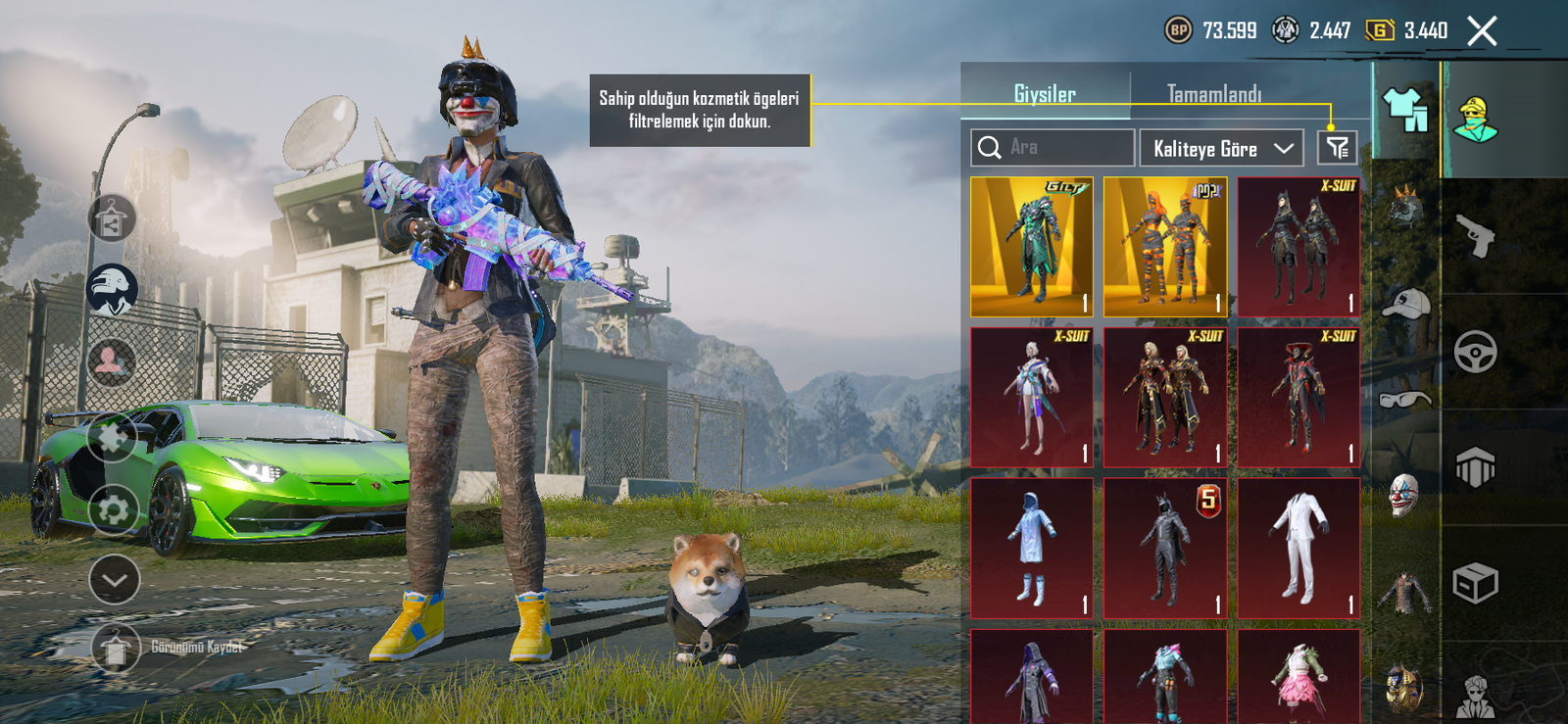Click the Ara search field
The image size is (1568, 724).
pos(1053,148)
